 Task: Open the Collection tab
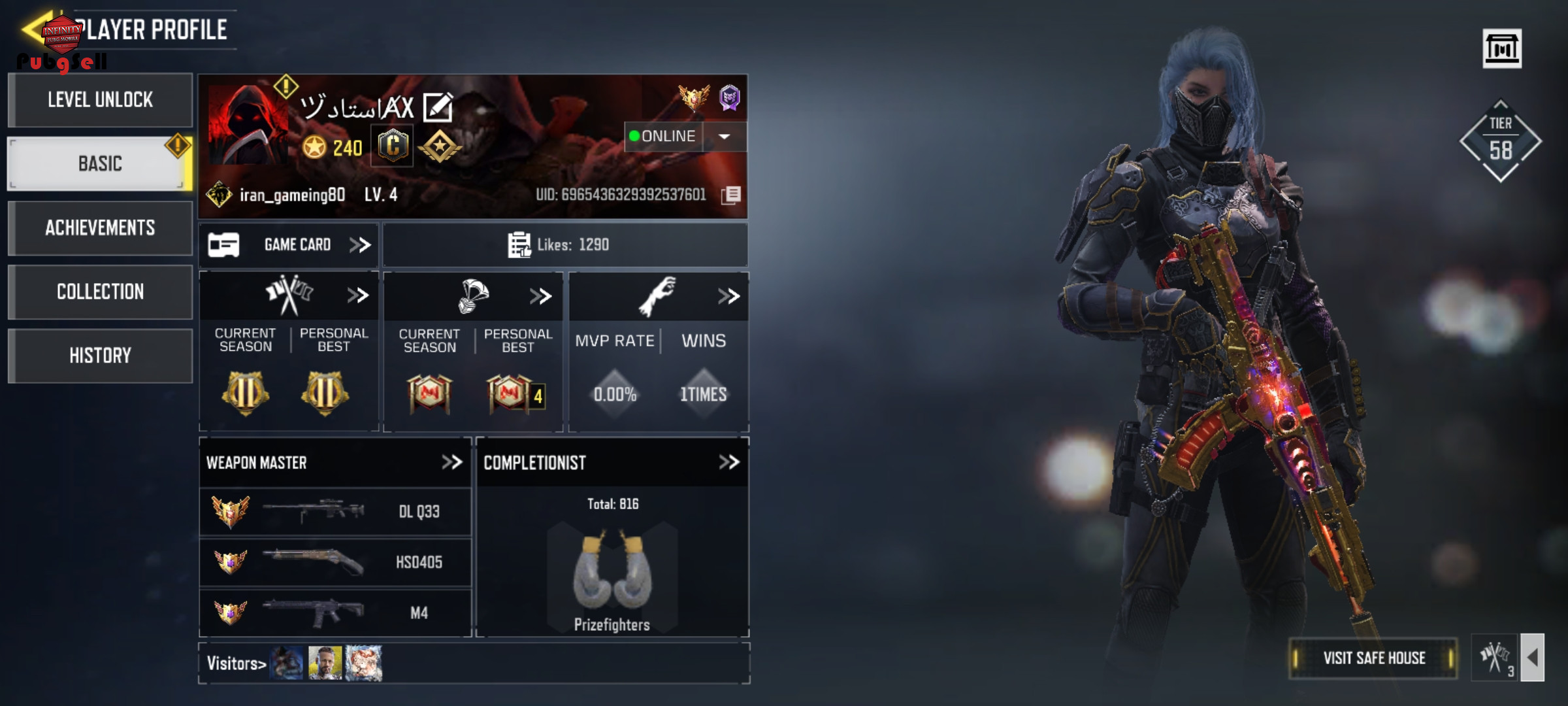click(100, 292)
